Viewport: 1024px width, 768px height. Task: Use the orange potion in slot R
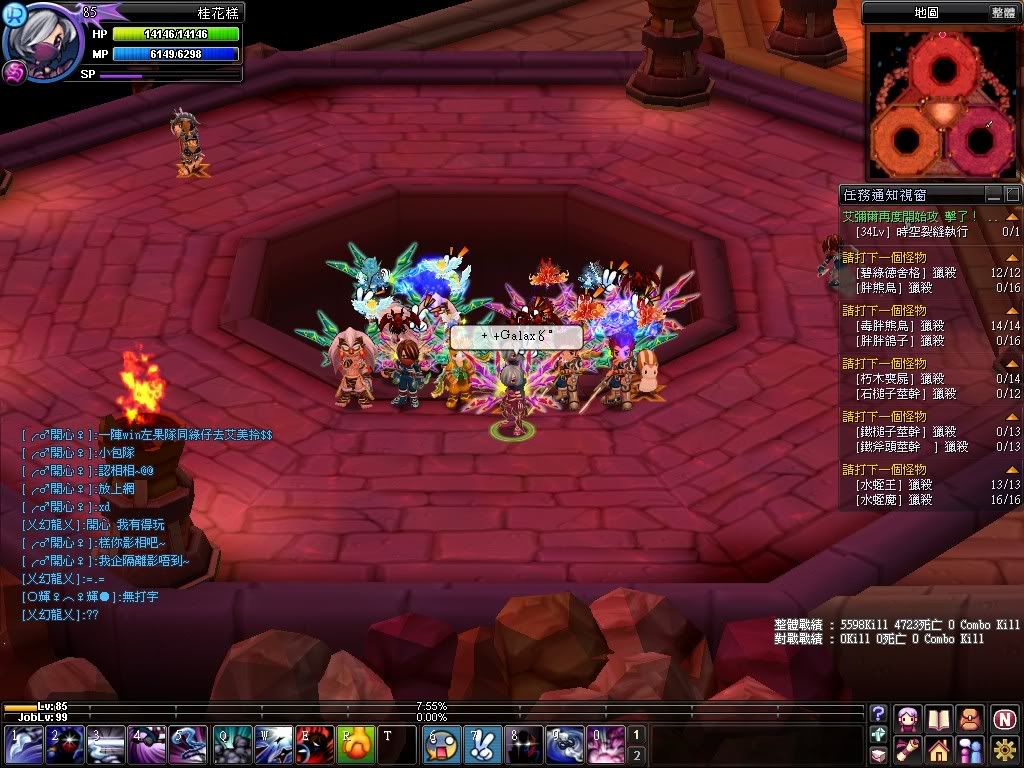[354, 745]
